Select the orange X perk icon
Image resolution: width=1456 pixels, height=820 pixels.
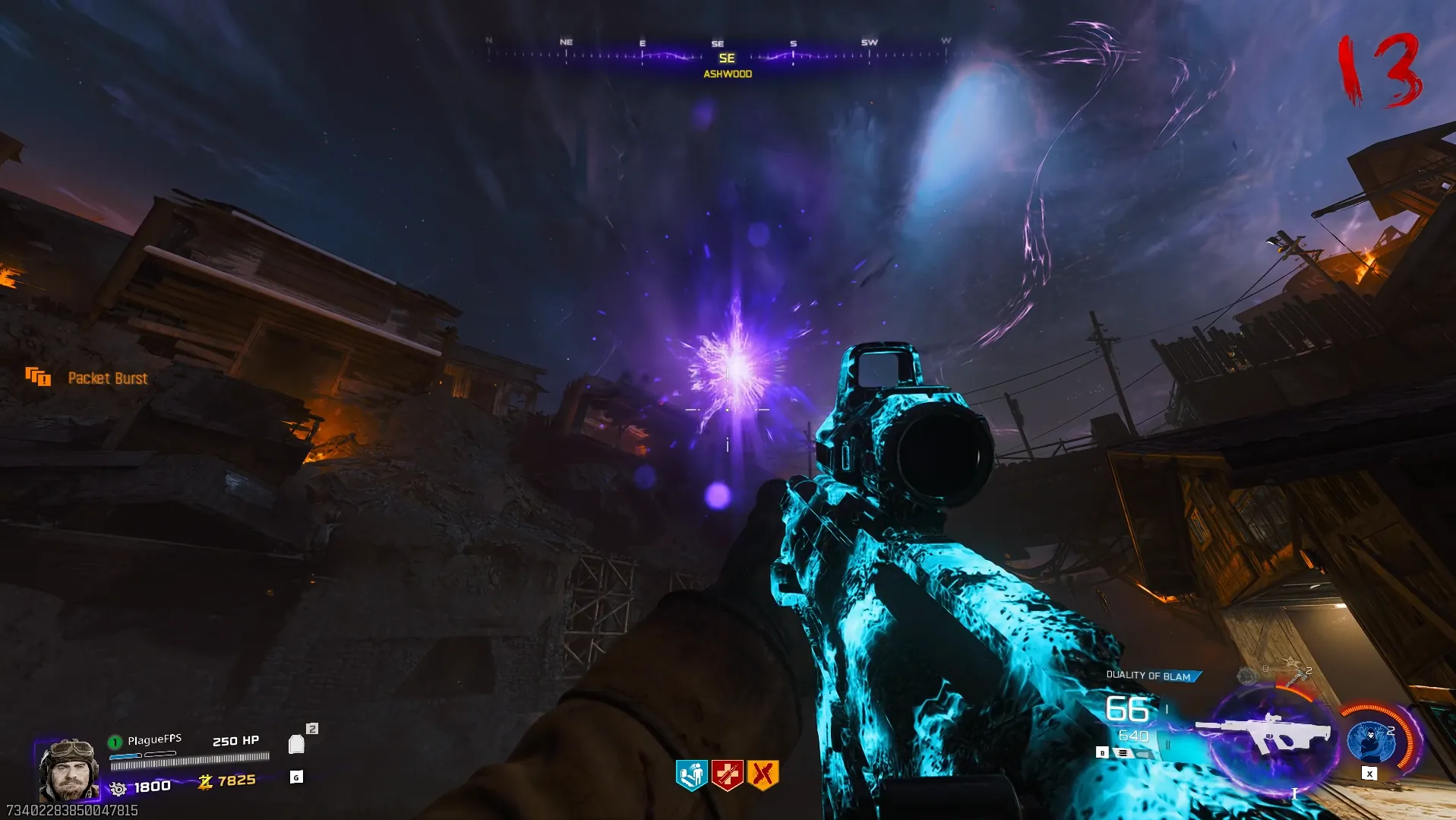point(763,774)
